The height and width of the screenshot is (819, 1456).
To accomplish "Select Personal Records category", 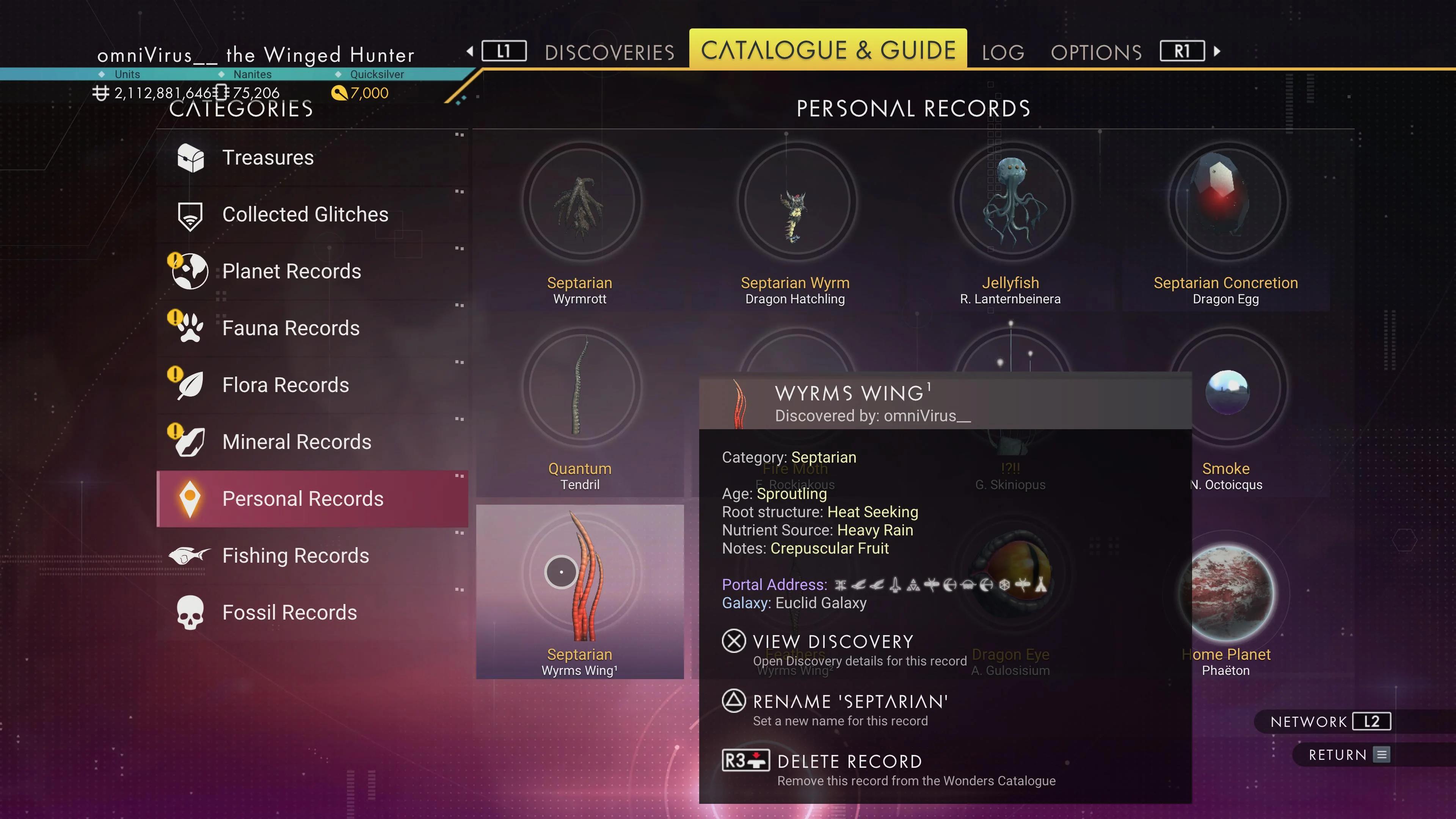I will click(x=303, y=499).
